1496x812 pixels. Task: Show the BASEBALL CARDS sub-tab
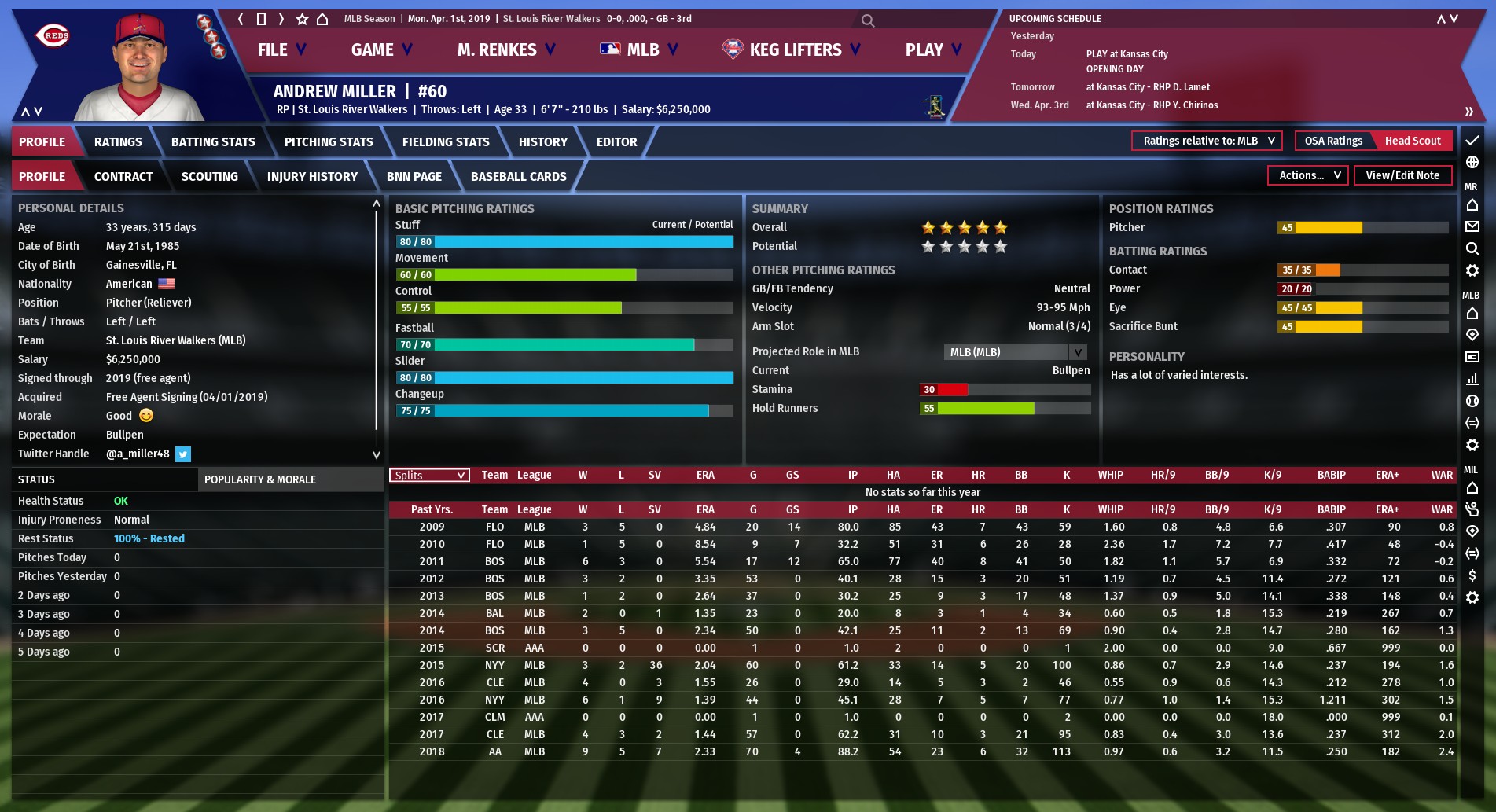[x=518, y=177]
